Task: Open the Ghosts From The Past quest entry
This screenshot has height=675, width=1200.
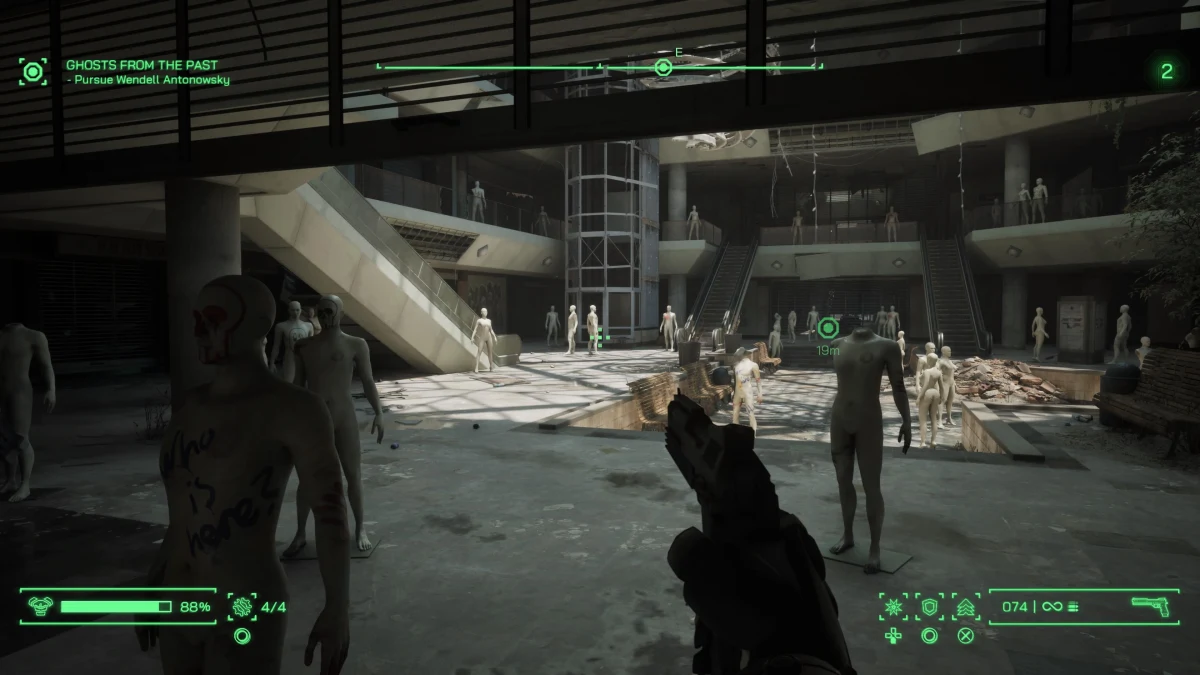Action: [x=141, y=65]
